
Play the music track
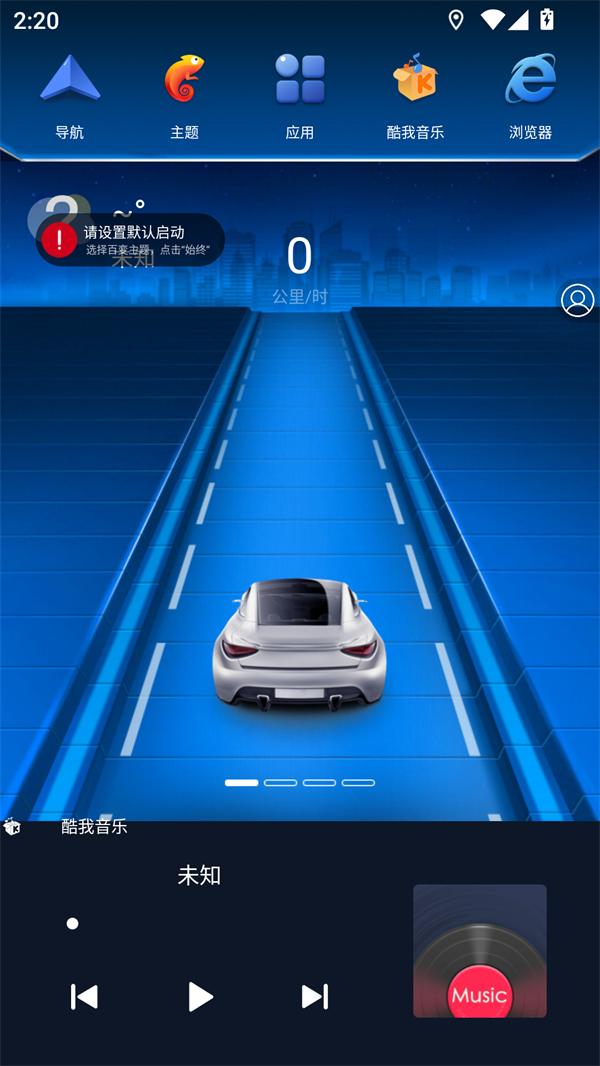200,996
